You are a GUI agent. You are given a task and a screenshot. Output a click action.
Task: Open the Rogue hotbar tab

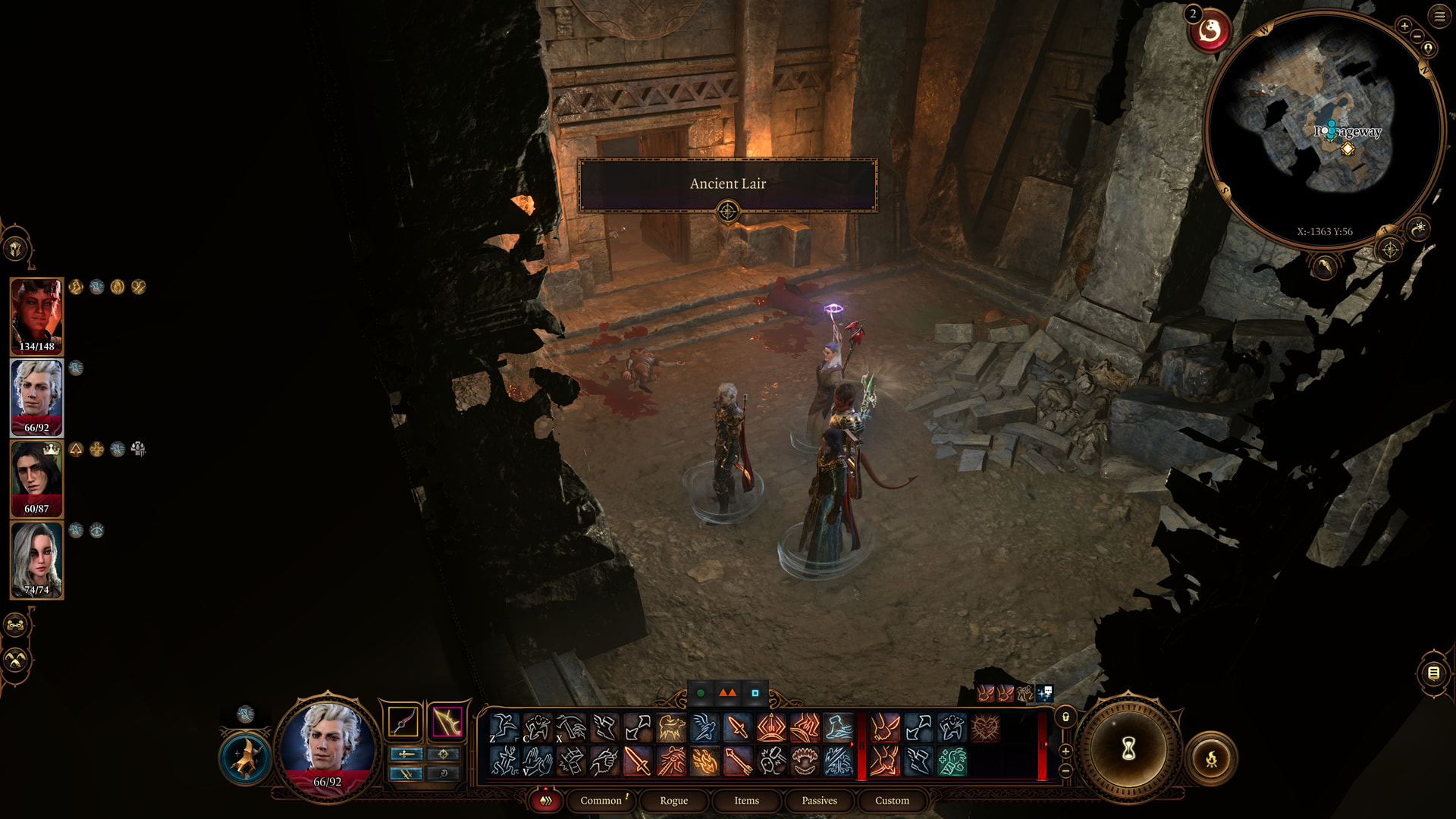[x=673, y=800]
